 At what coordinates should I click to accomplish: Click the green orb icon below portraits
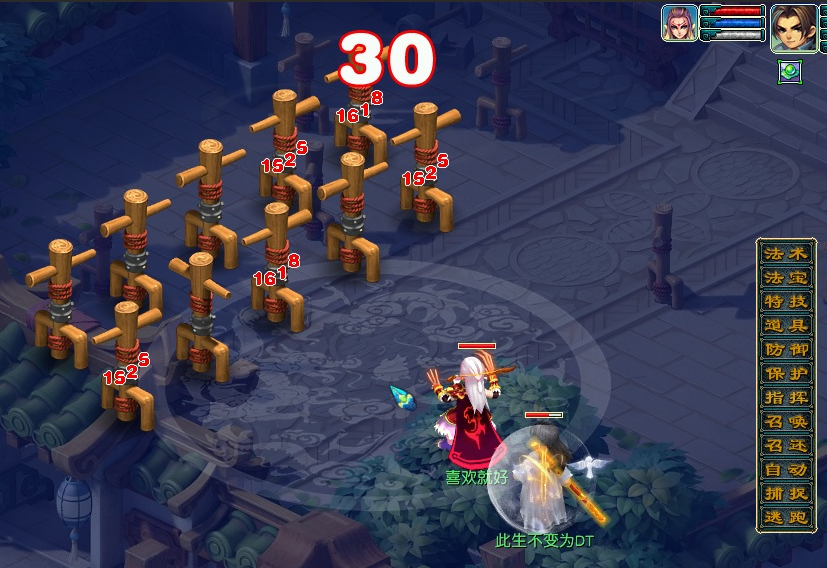[790, 71]
